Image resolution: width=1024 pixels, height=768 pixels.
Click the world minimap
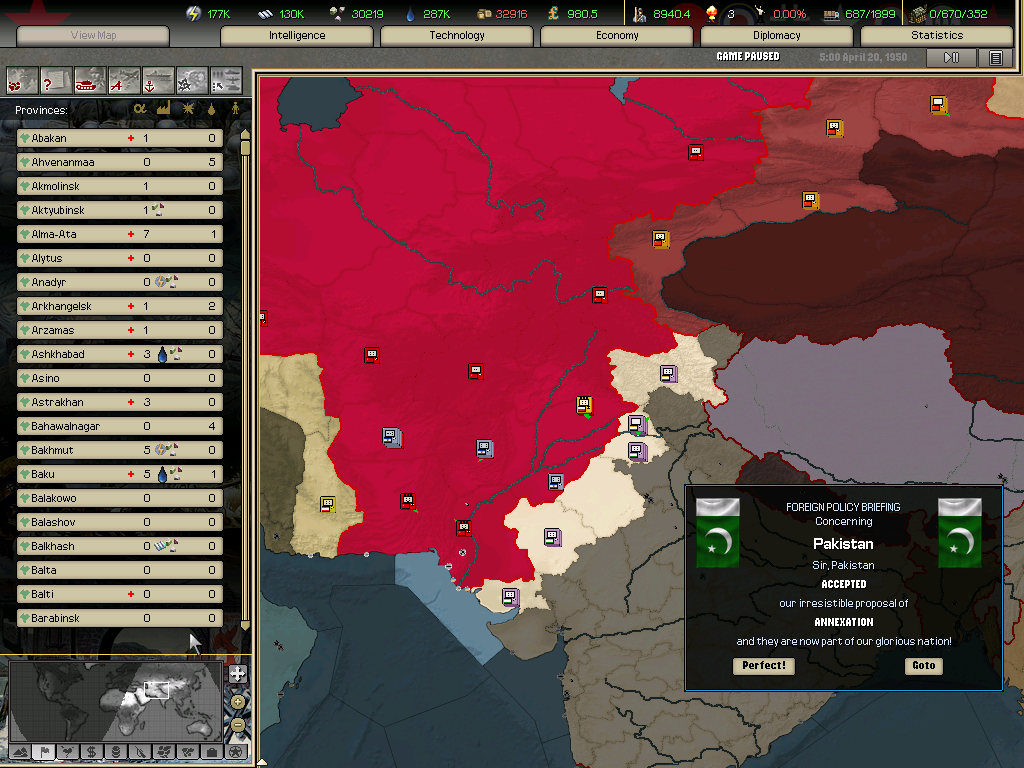pos(115,698)
